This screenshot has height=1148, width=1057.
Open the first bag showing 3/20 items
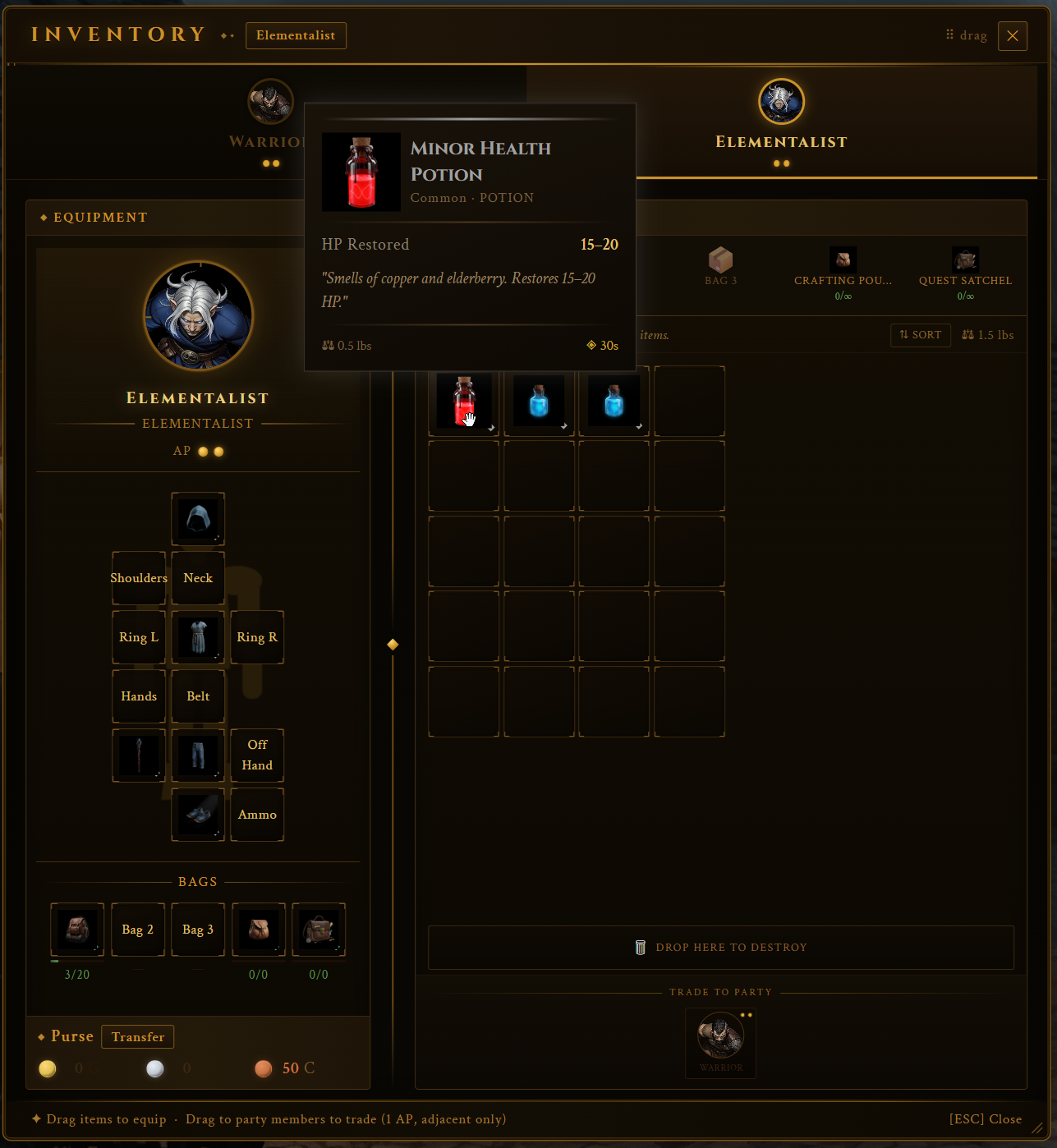click(76, 930)
